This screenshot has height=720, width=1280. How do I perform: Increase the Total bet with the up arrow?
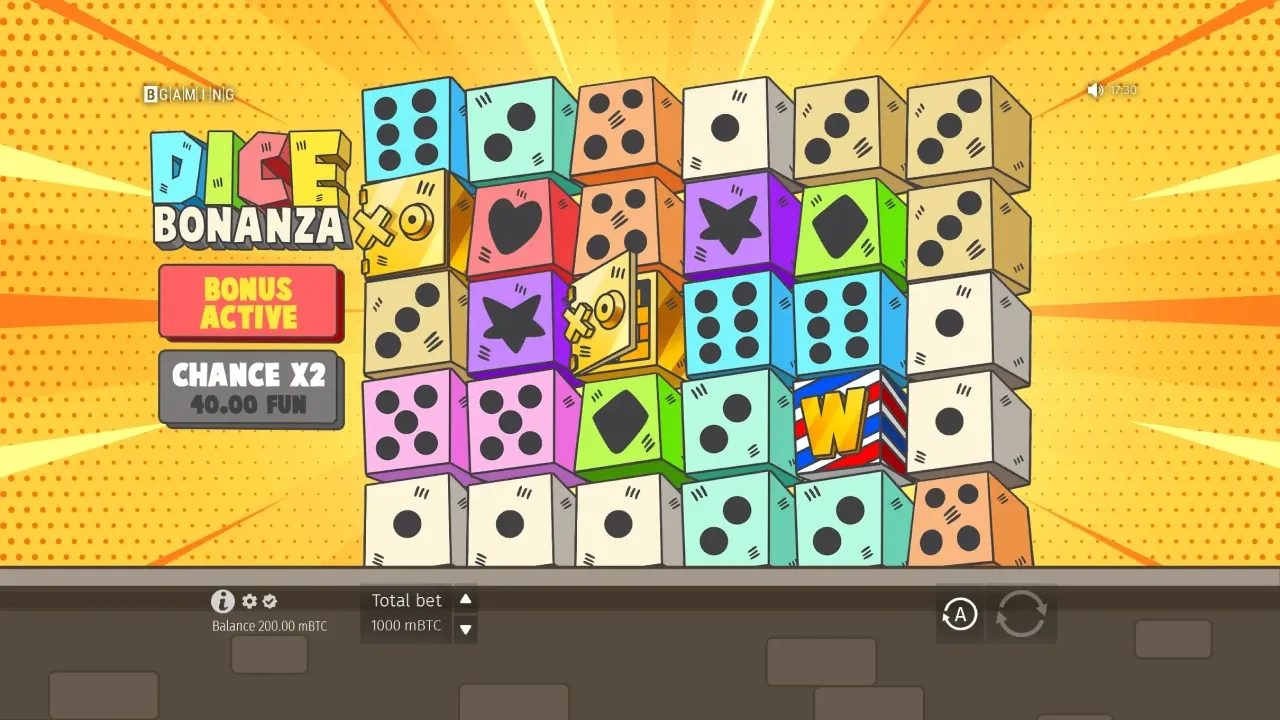465,599
